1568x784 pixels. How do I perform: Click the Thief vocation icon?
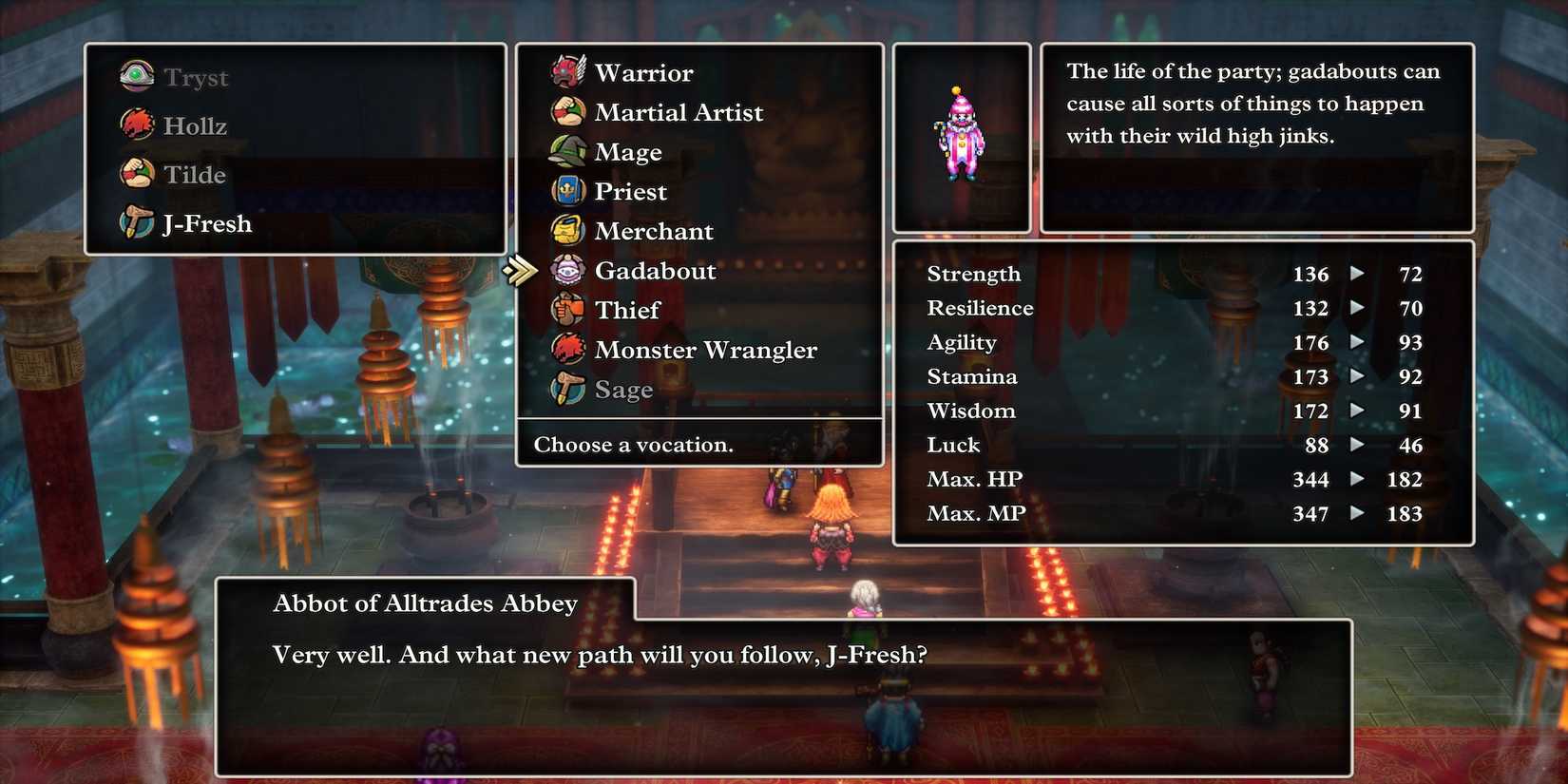pos(568,310)
